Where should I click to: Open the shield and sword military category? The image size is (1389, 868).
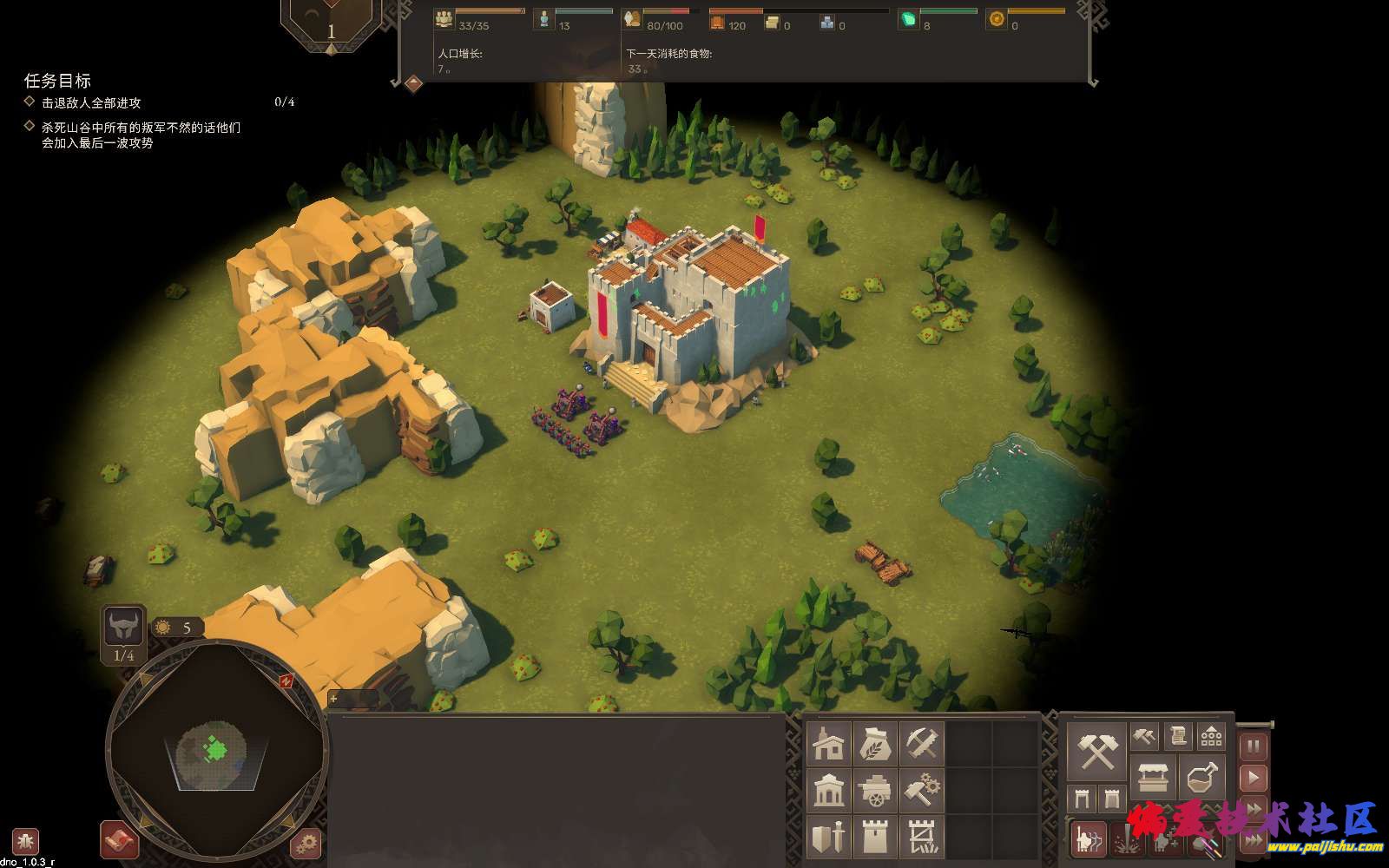tap(829, 838)
